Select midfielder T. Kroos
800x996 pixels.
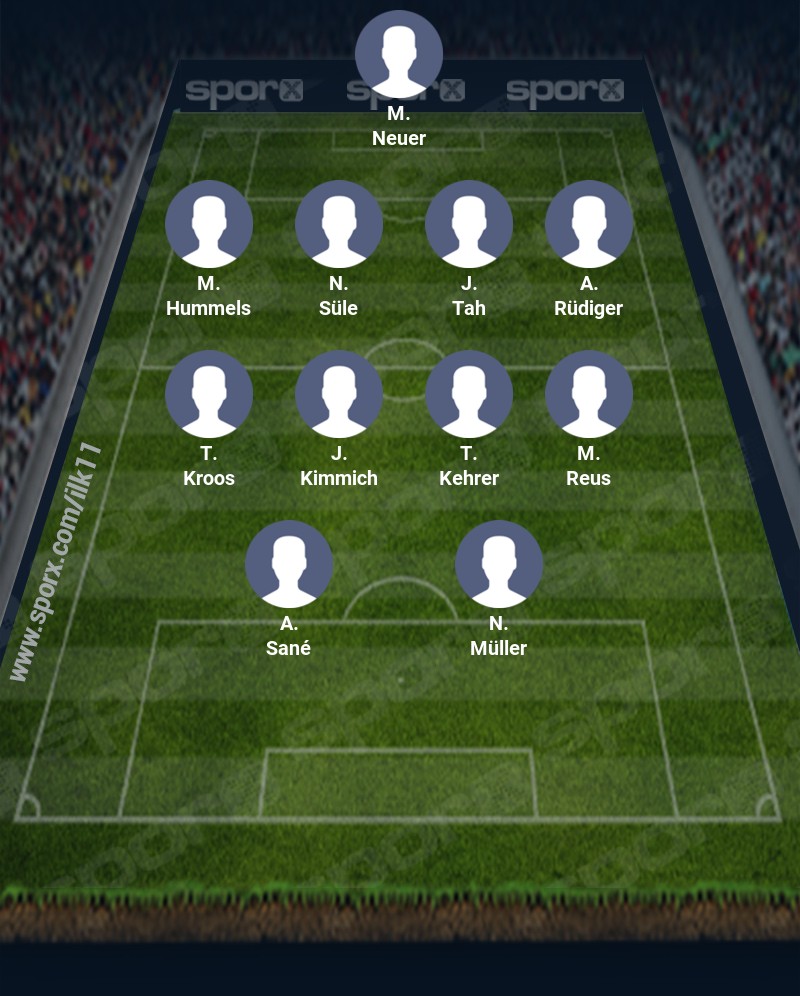[209, 394]
